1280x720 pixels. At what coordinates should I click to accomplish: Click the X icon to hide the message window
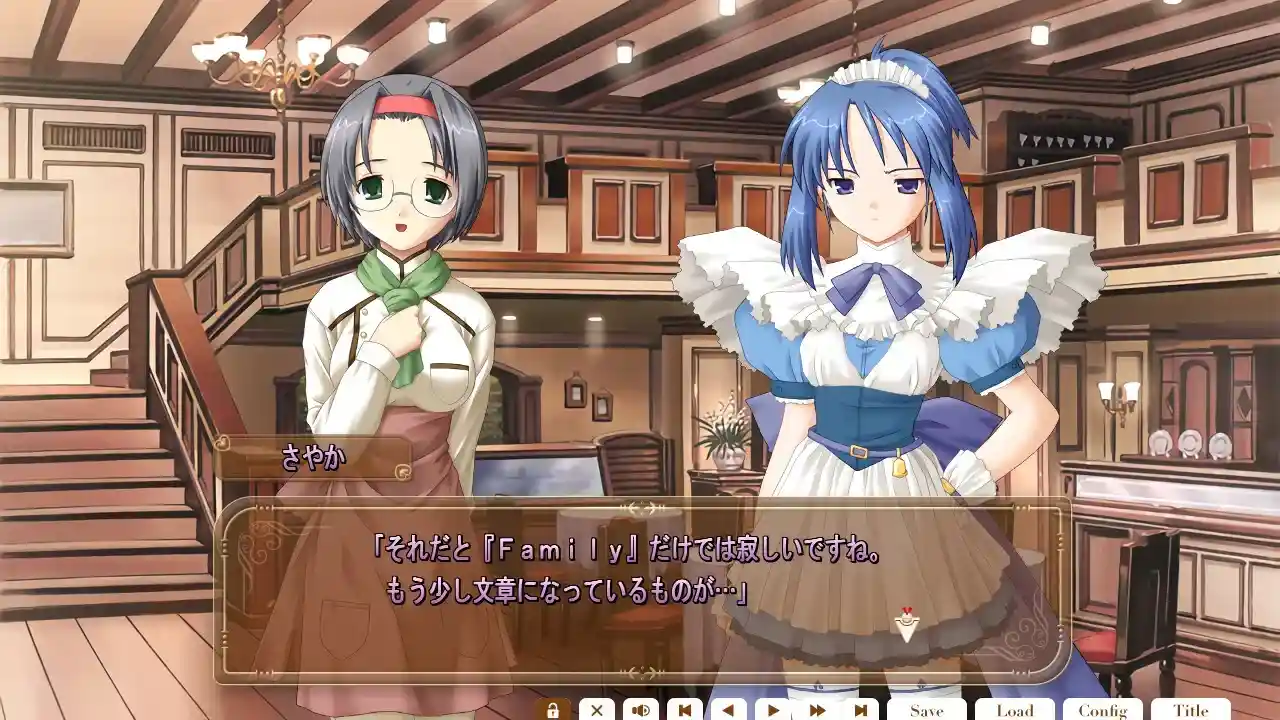pyautogui.click(x=597, y=708)
